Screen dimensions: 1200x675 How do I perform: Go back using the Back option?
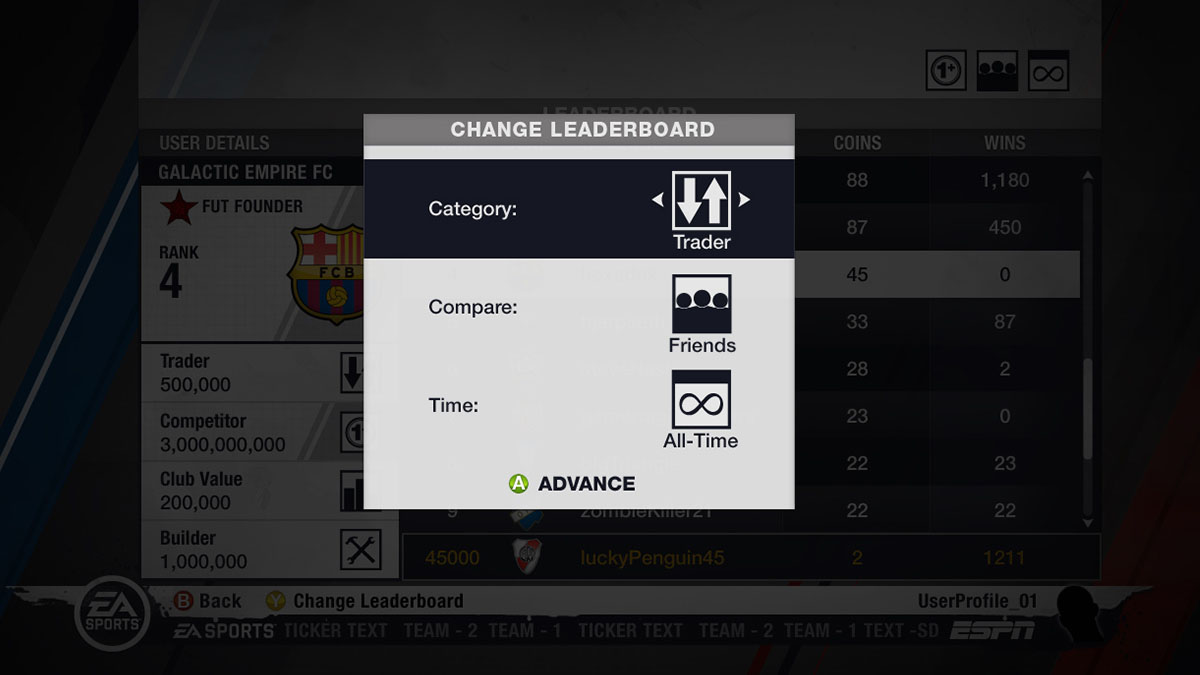[208, 601]
